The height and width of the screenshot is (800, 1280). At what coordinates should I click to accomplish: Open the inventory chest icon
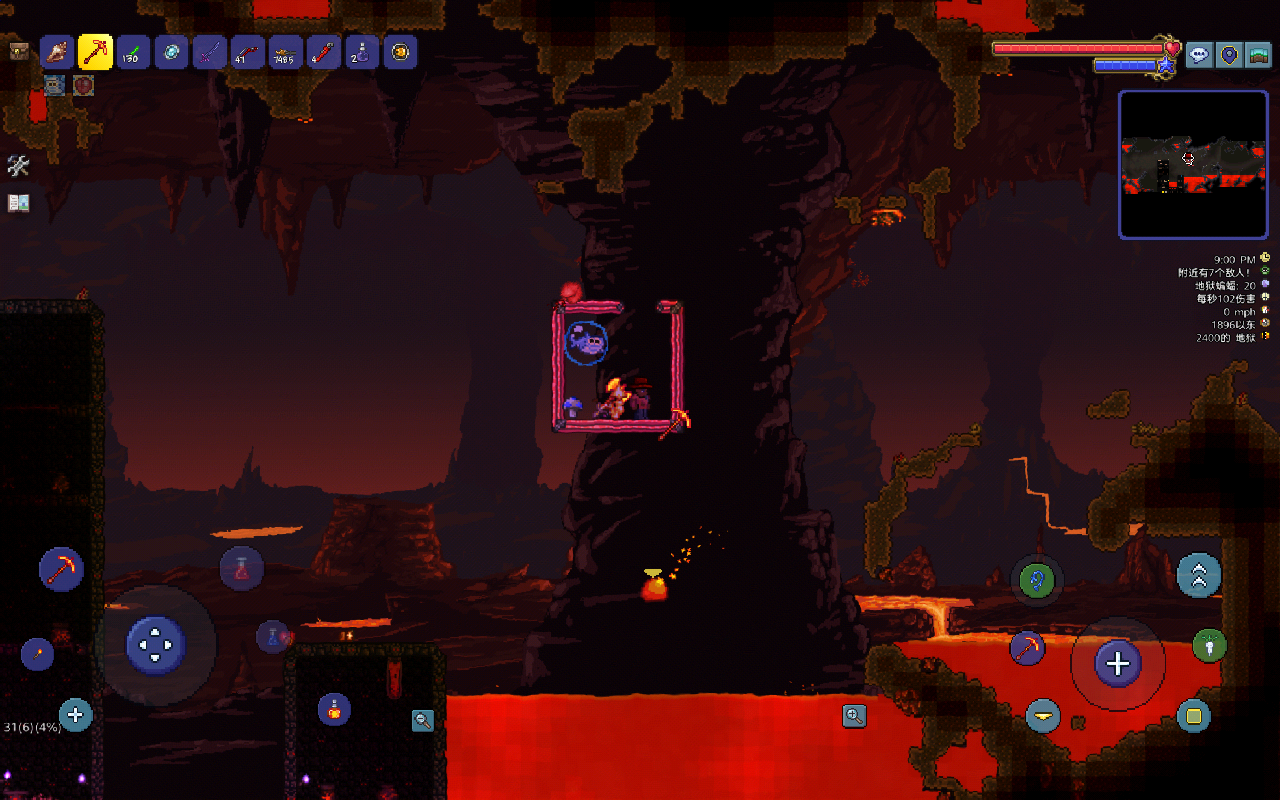coord(18,52)
